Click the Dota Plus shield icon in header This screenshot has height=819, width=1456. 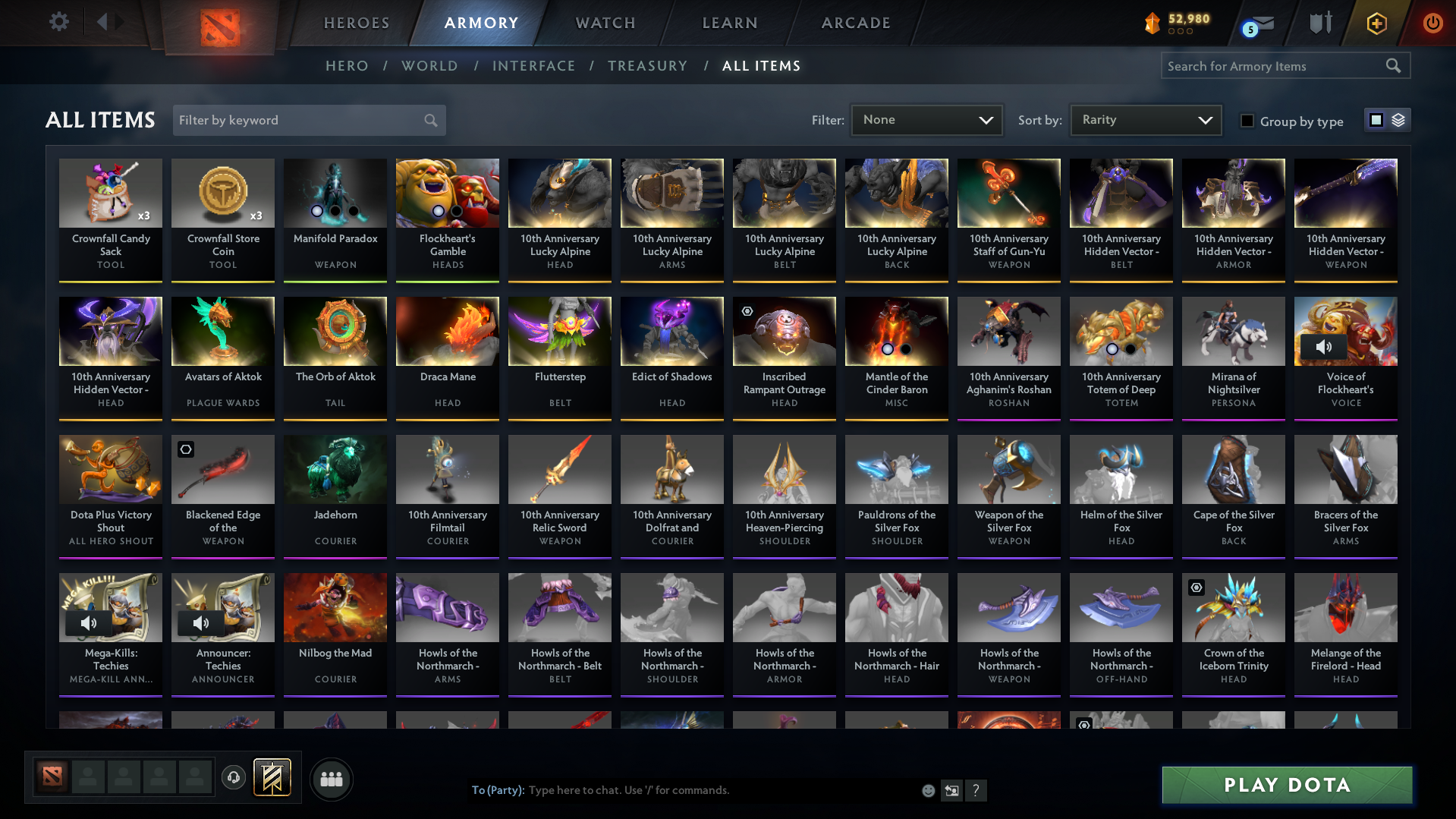(x=1376, y=24)
